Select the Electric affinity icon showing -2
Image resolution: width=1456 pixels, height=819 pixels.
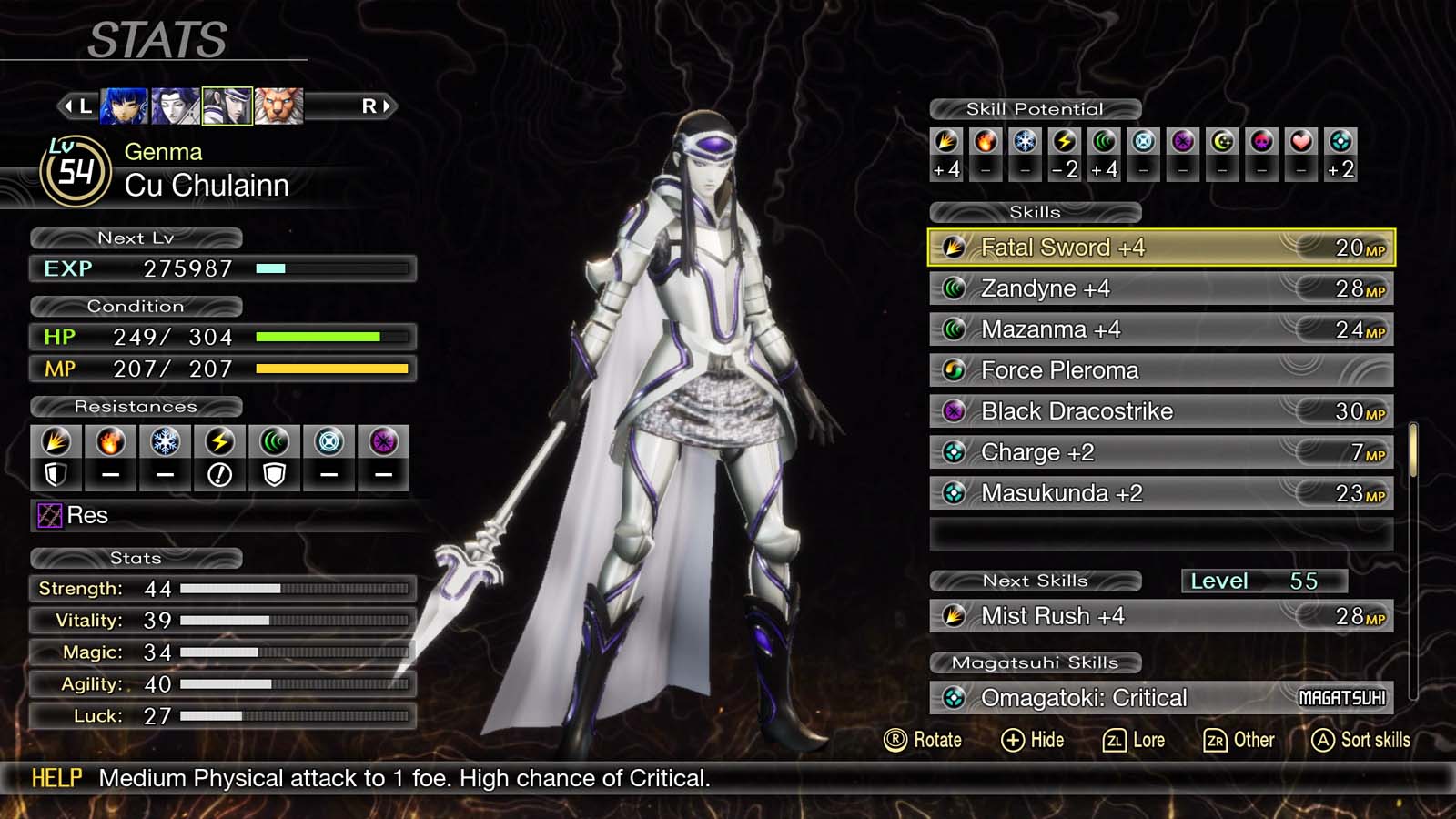point(1064,142)
